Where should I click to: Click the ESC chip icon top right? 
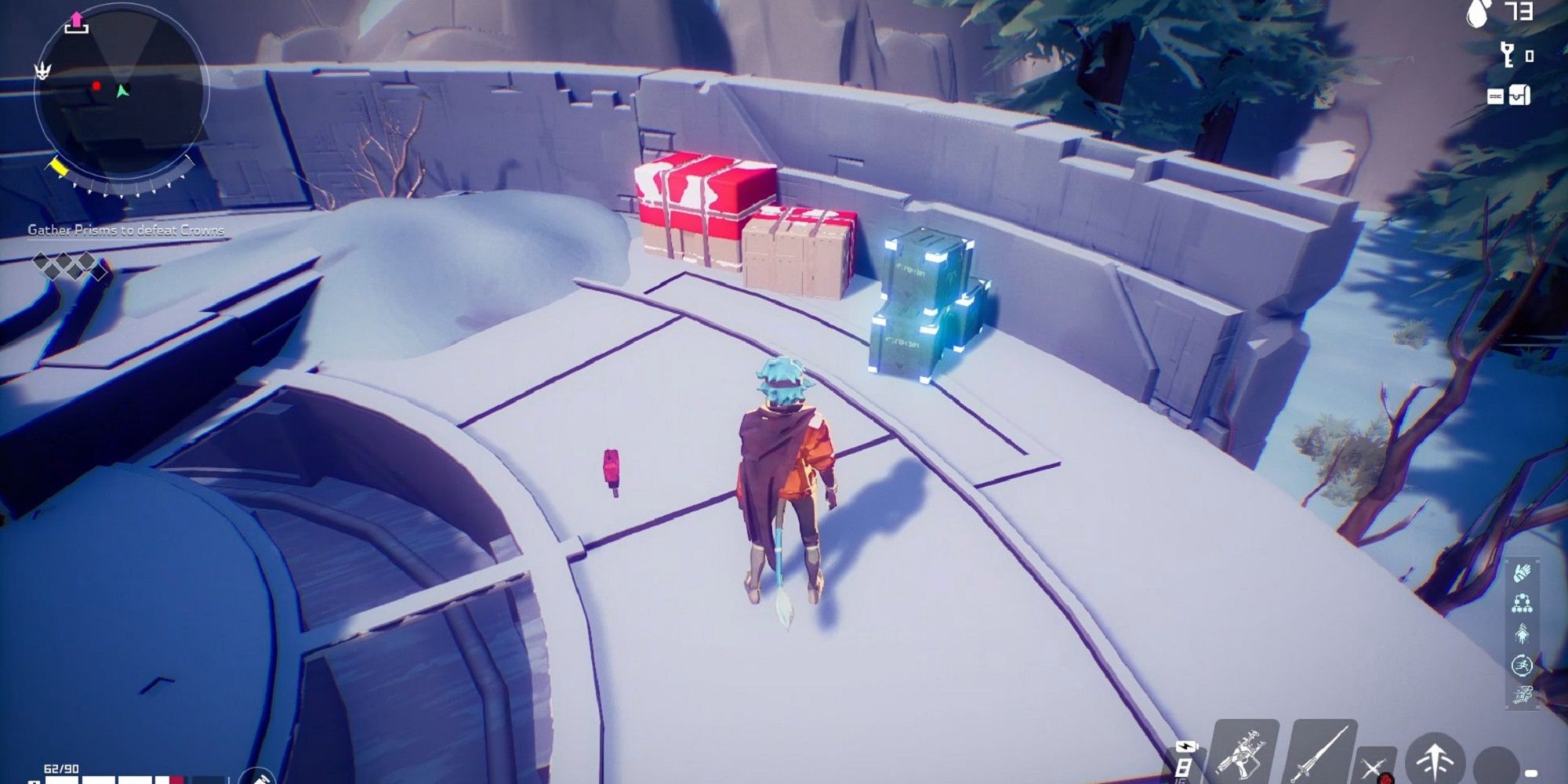pyautogui.click(x=1494, y=96)
